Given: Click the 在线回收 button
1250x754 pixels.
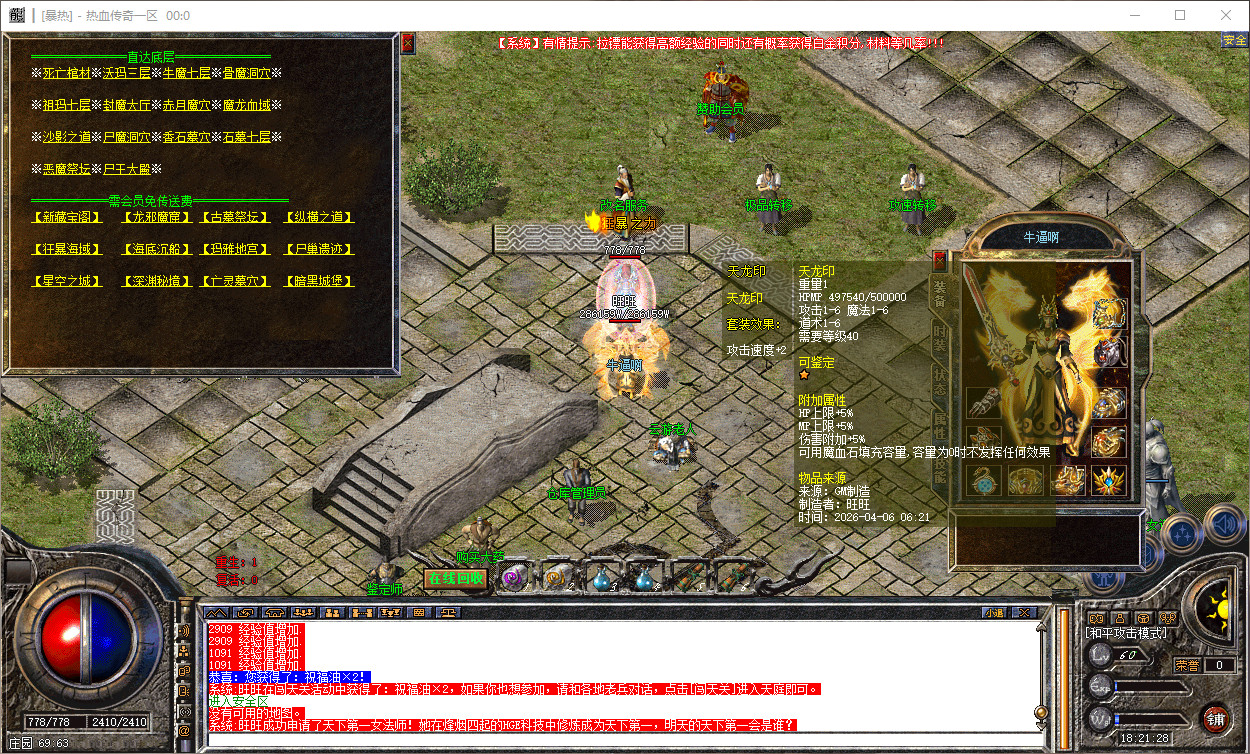Looking at the screenshot, I should pos(455,578).
